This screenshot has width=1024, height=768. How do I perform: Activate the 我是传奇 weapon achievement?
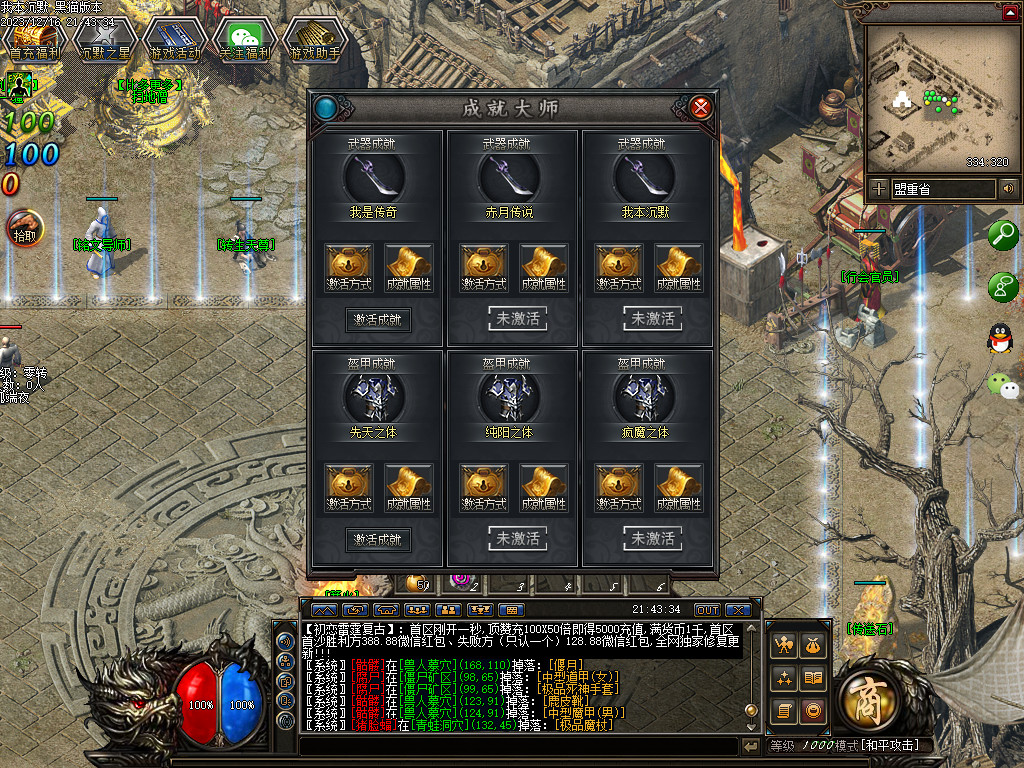[379, 319]
